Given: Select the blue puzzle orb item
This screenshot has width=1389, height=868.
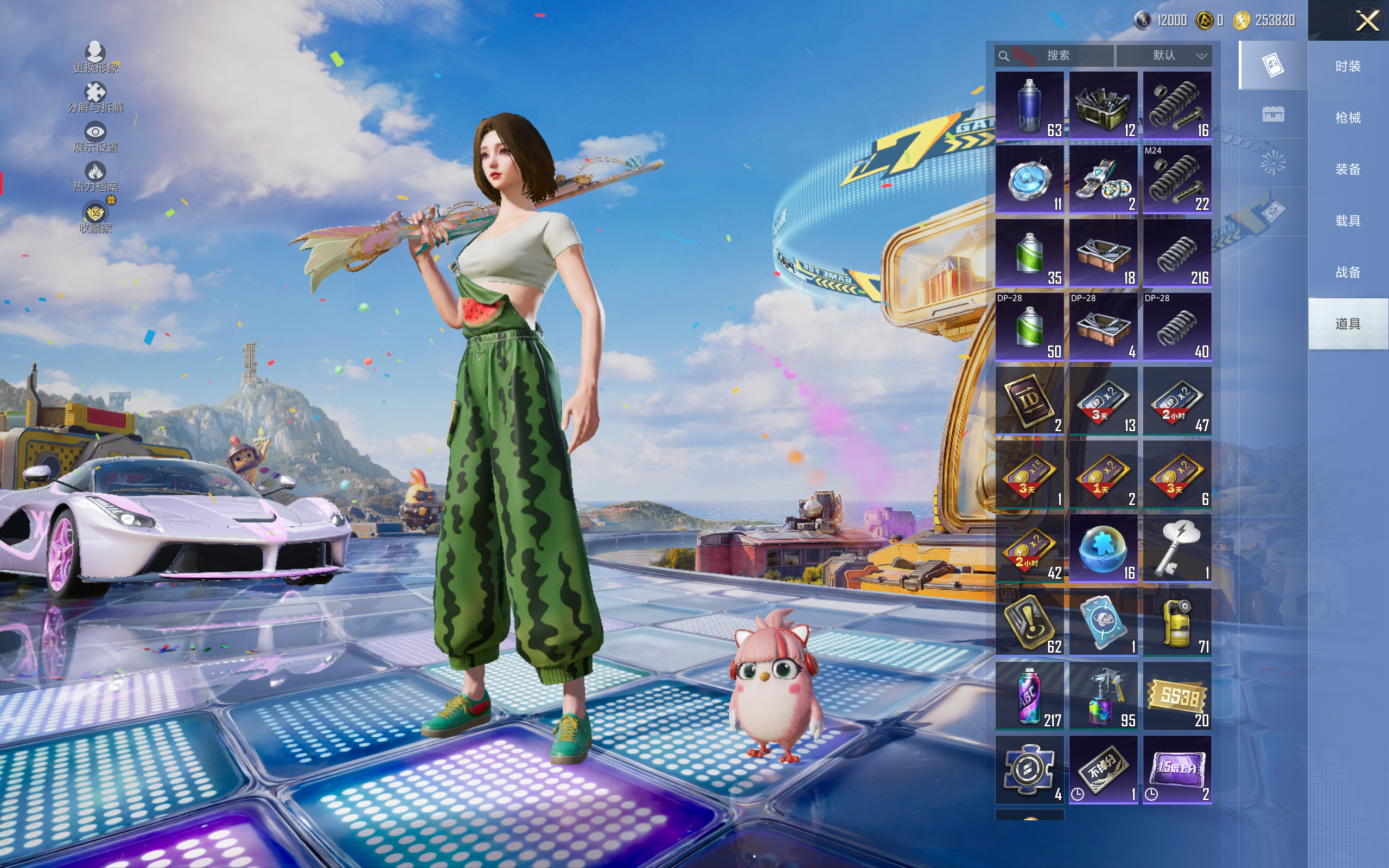Looking at the screenshot, I should (x=1103, y=548).
